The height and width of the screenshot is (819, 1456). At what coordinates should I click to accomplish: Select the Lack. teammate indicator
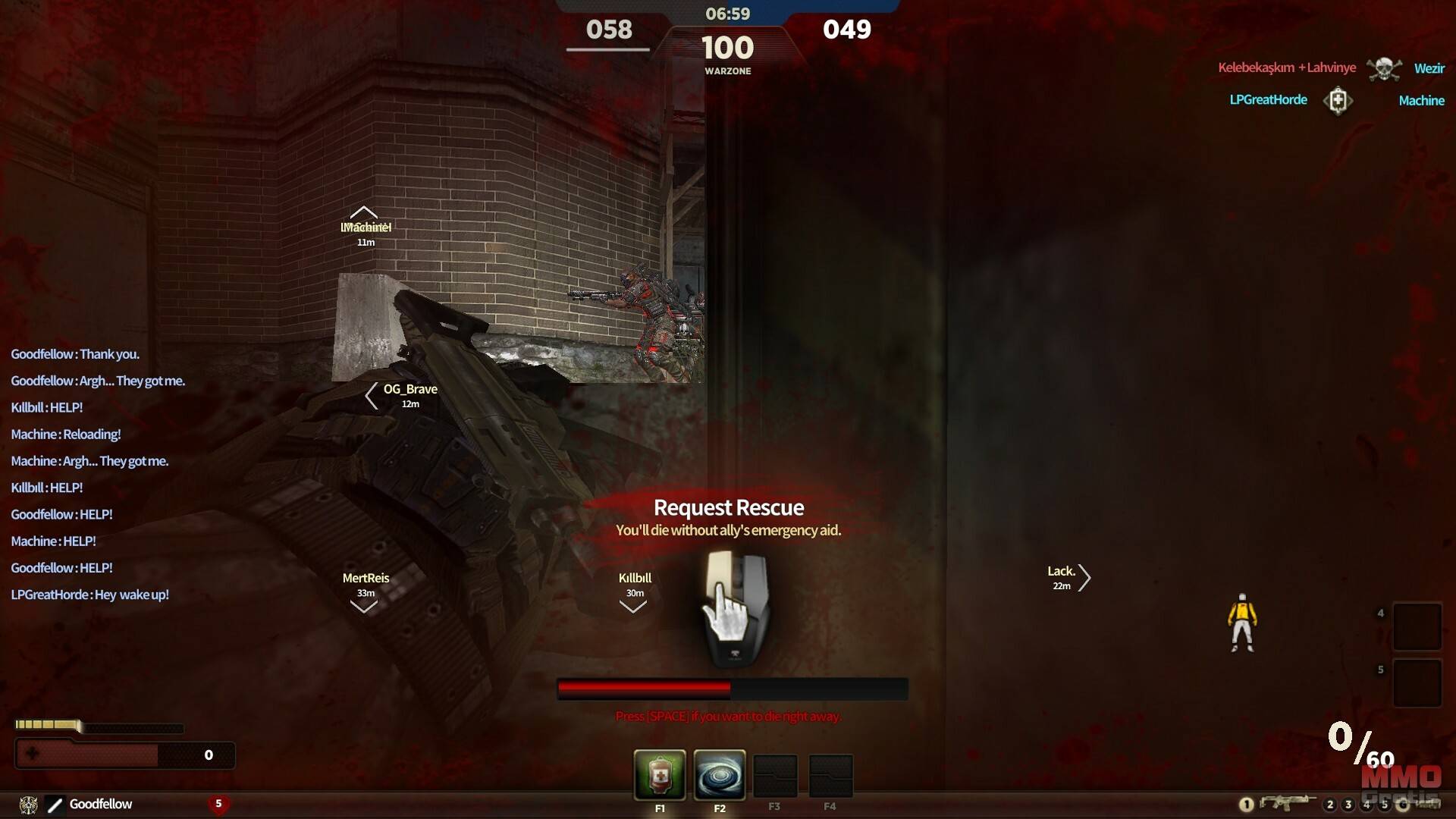(1062, 572)
